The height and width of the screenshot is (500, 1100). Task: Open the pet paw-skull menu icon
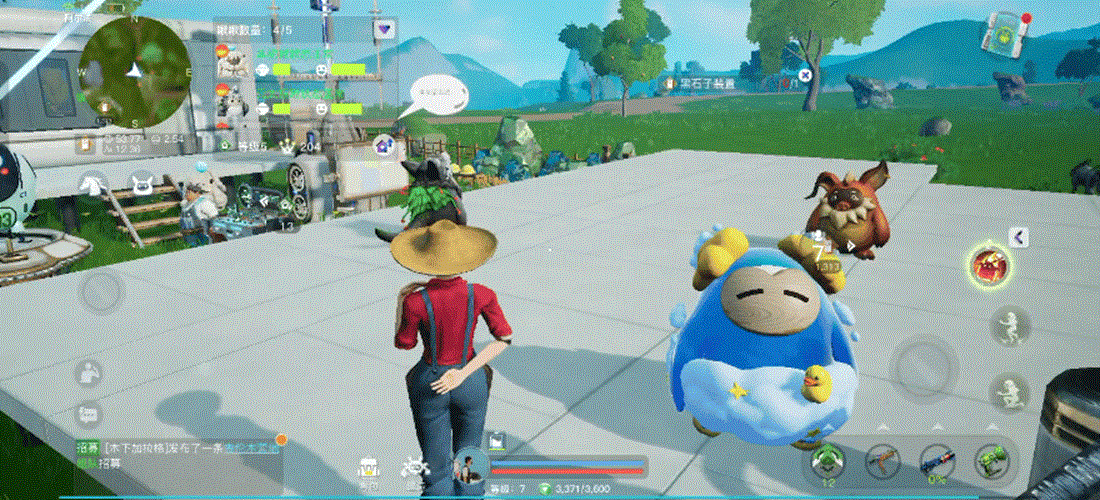413,468
